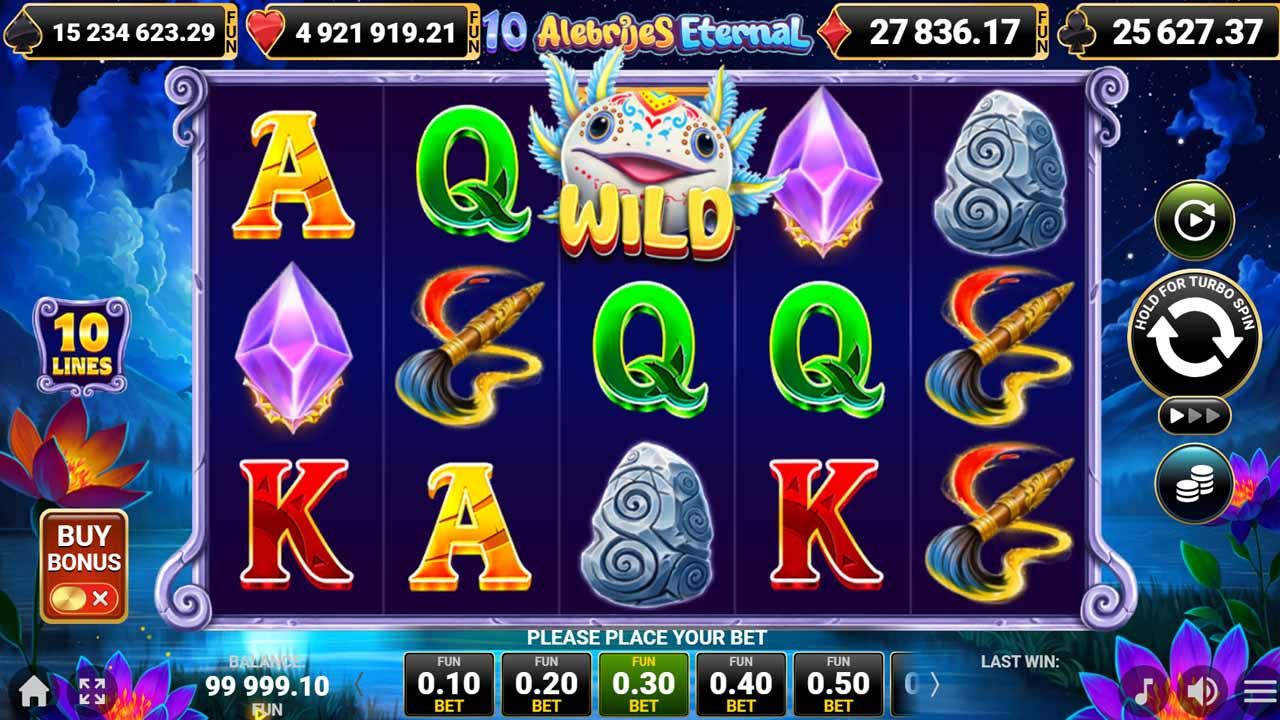Place a 0.50 bet

(x=838, y=684)
